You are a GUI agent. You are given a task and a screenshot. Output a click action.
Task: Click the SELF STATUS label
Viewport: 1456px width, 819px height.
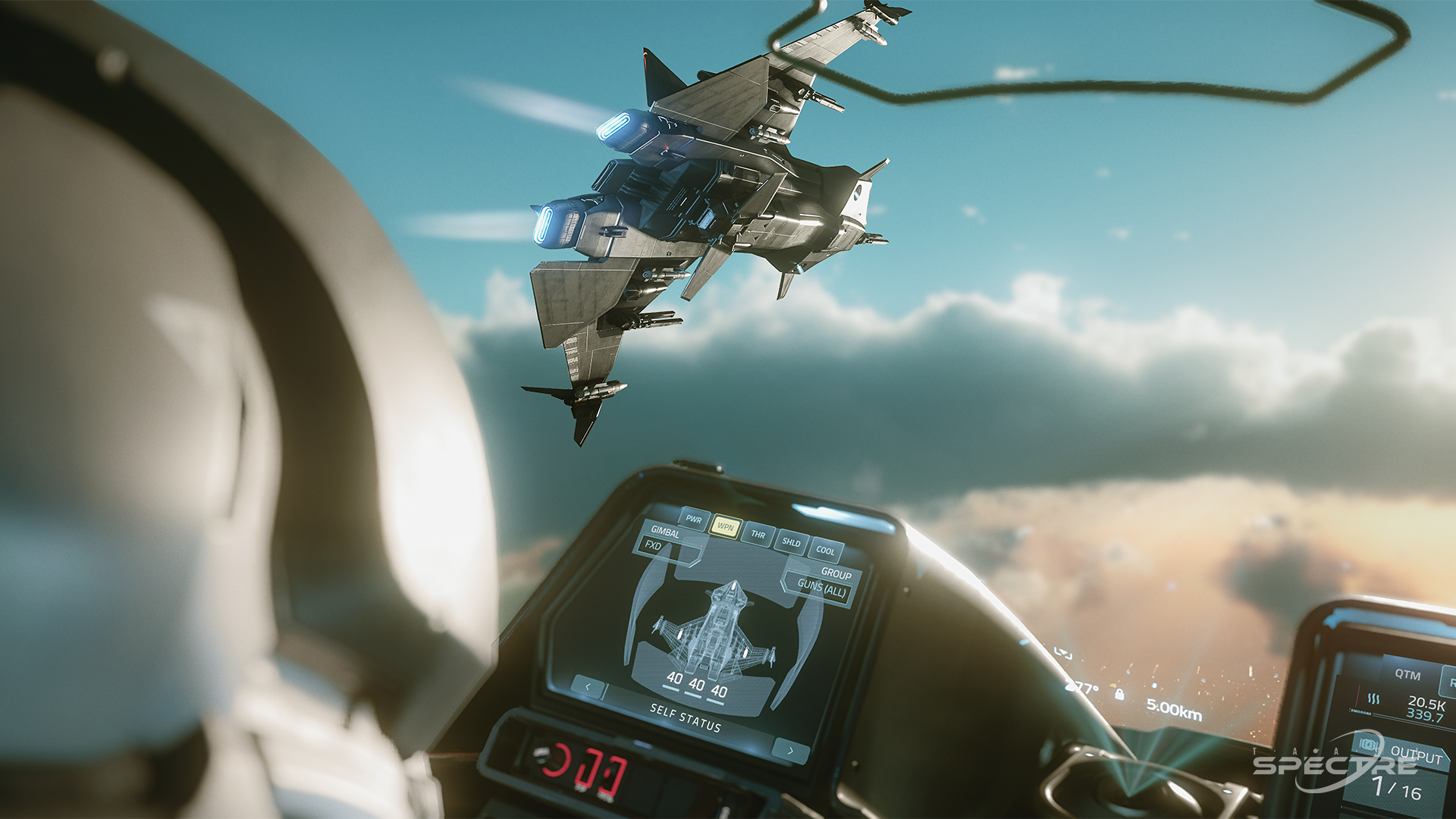click(686, 720)
